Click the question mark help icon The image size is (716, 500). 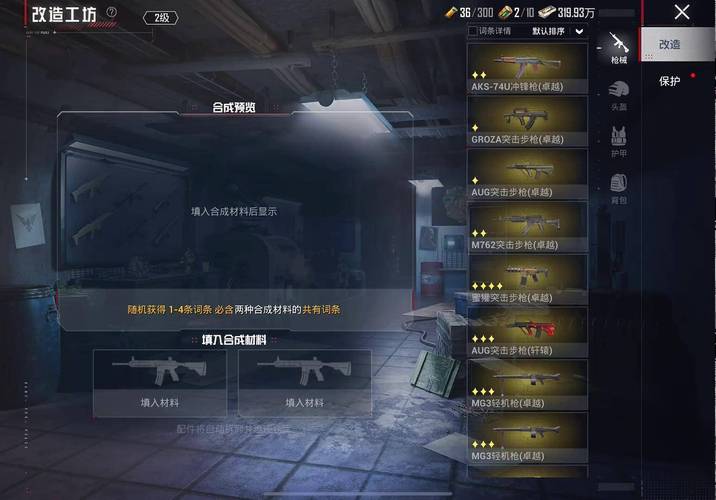tap(111, 13)
